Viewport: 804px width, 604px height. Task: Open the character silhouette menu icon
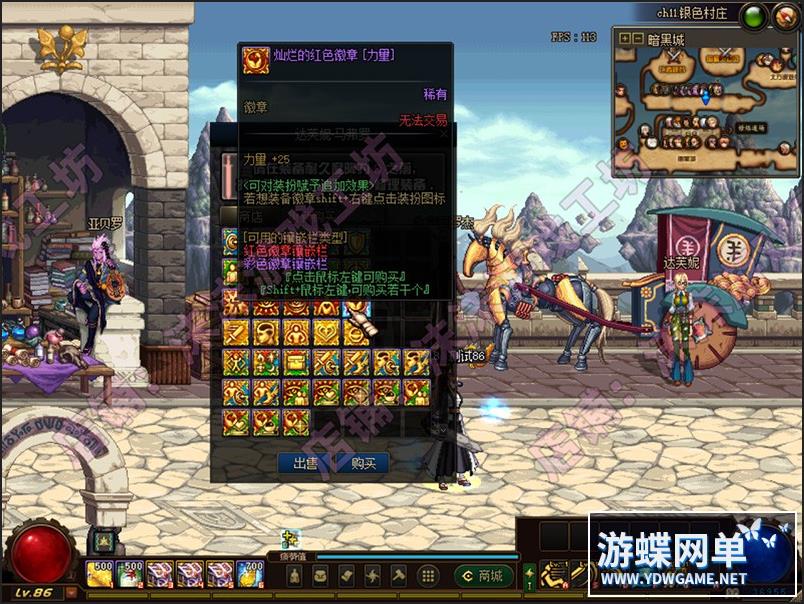[294, 575]
